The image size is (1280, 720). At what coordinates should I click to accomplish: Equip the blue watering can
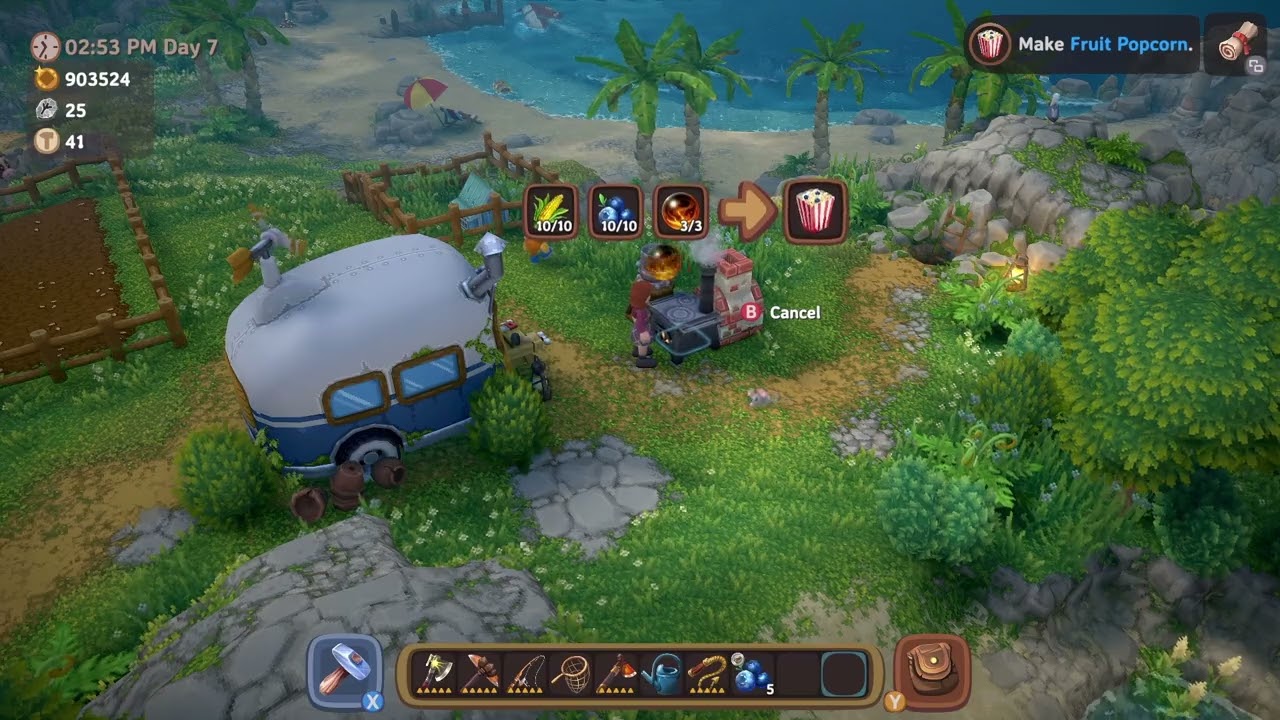click(660, 673)
